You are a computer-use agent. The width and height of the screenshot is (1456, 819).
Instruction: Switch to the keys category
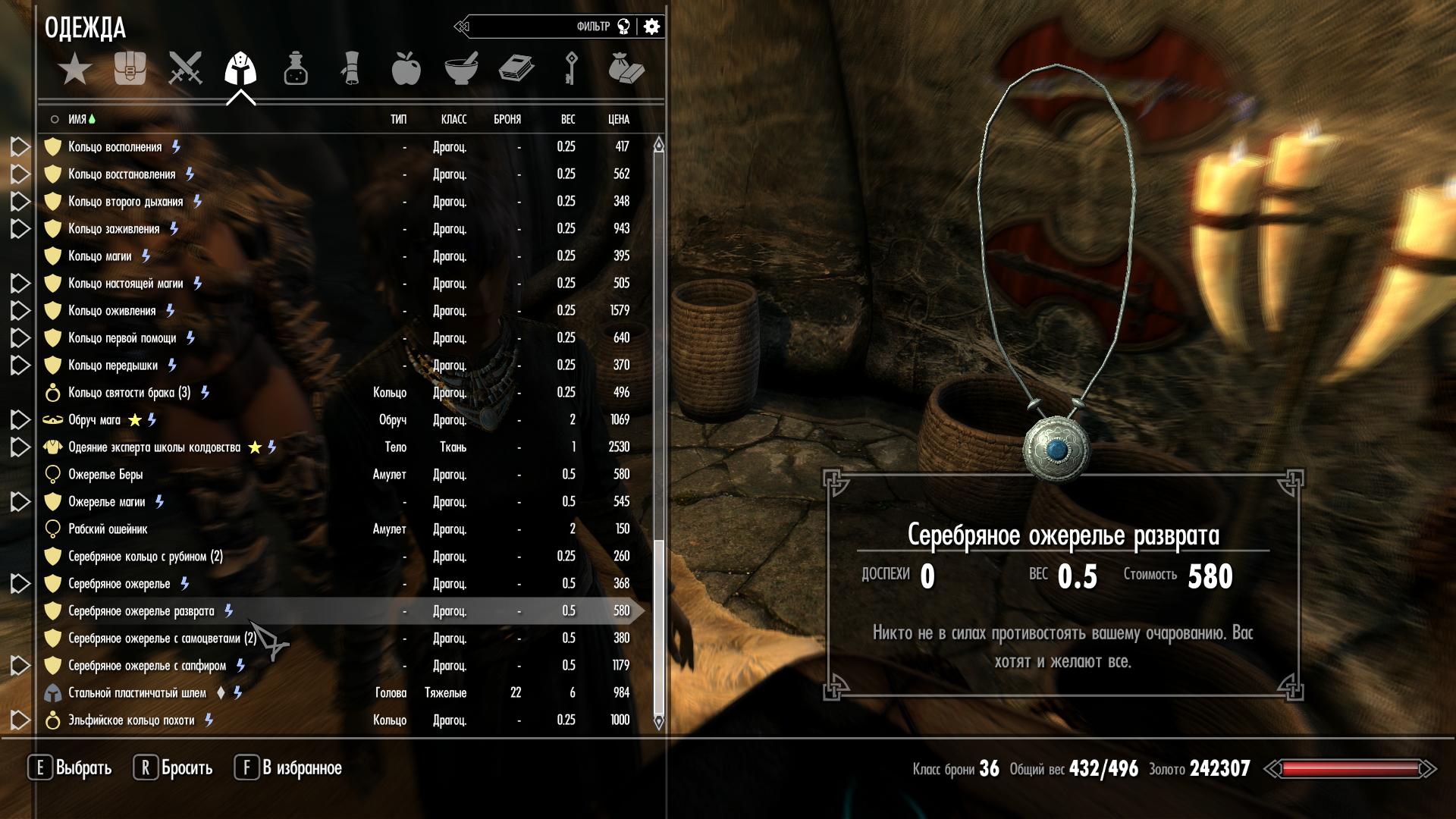571,68
